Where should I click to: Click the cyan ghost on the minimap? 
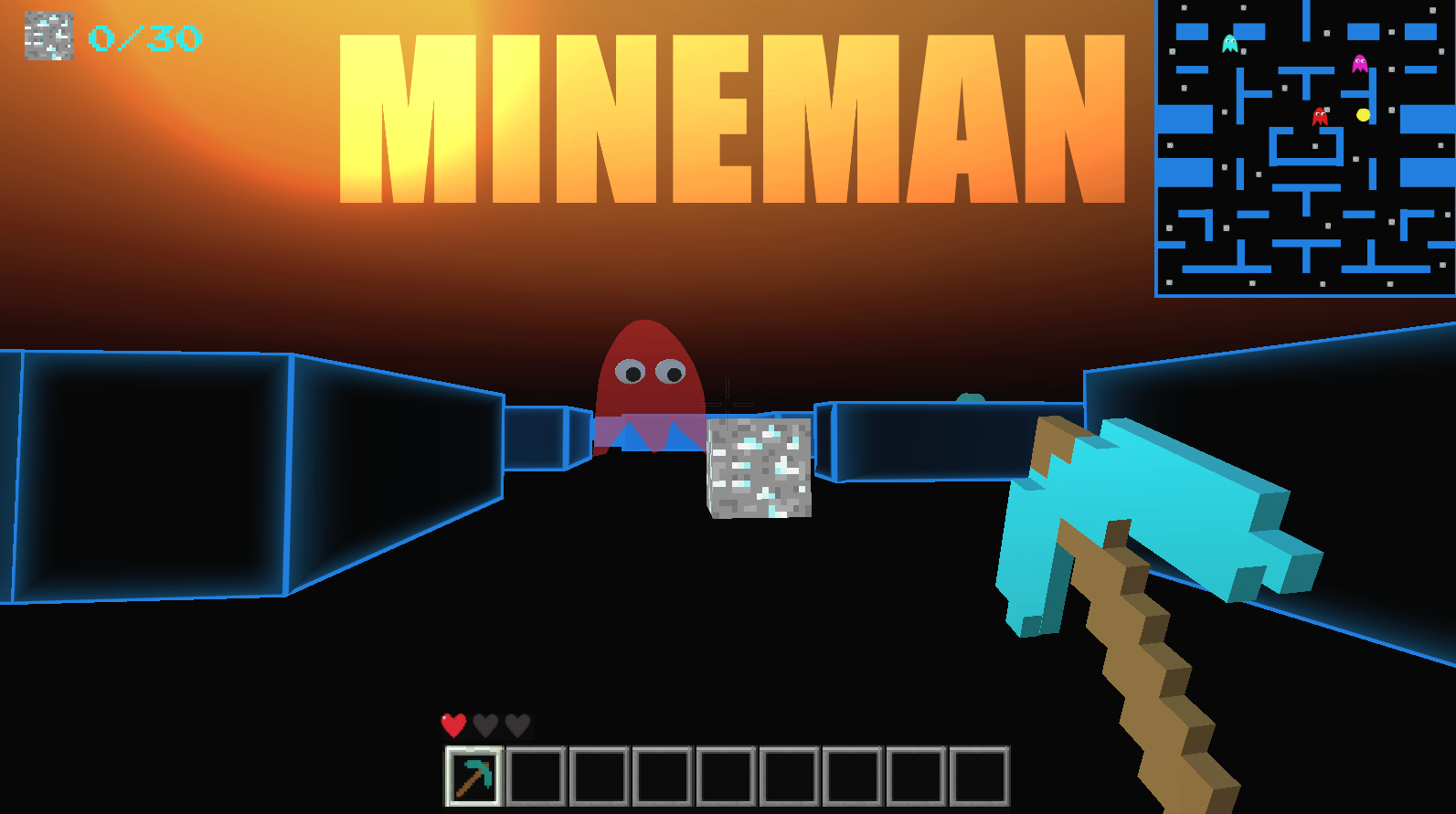coord(1230,42)
